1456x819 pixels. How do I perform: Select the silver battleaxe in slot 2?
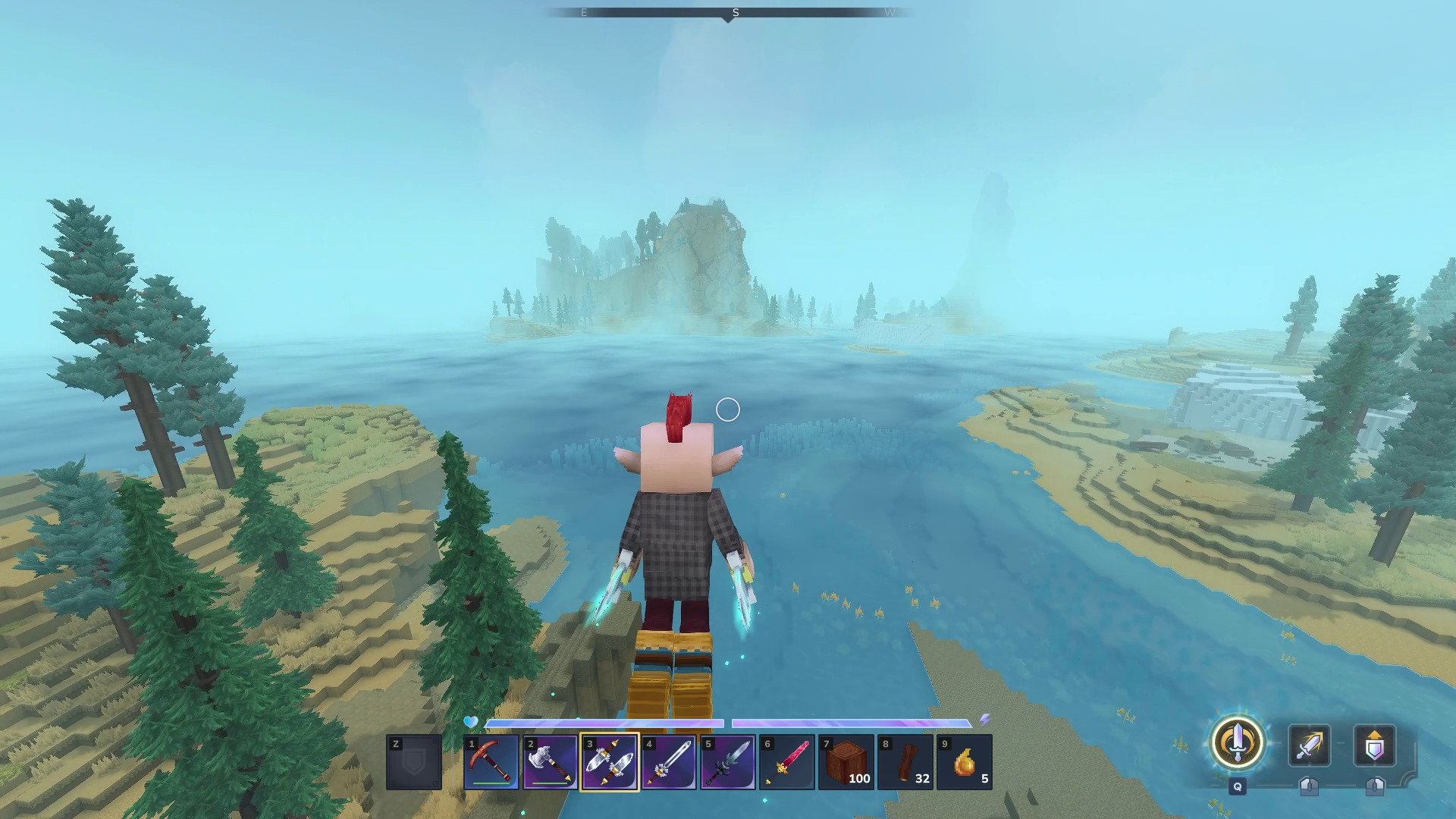click(x=551, y=762)
